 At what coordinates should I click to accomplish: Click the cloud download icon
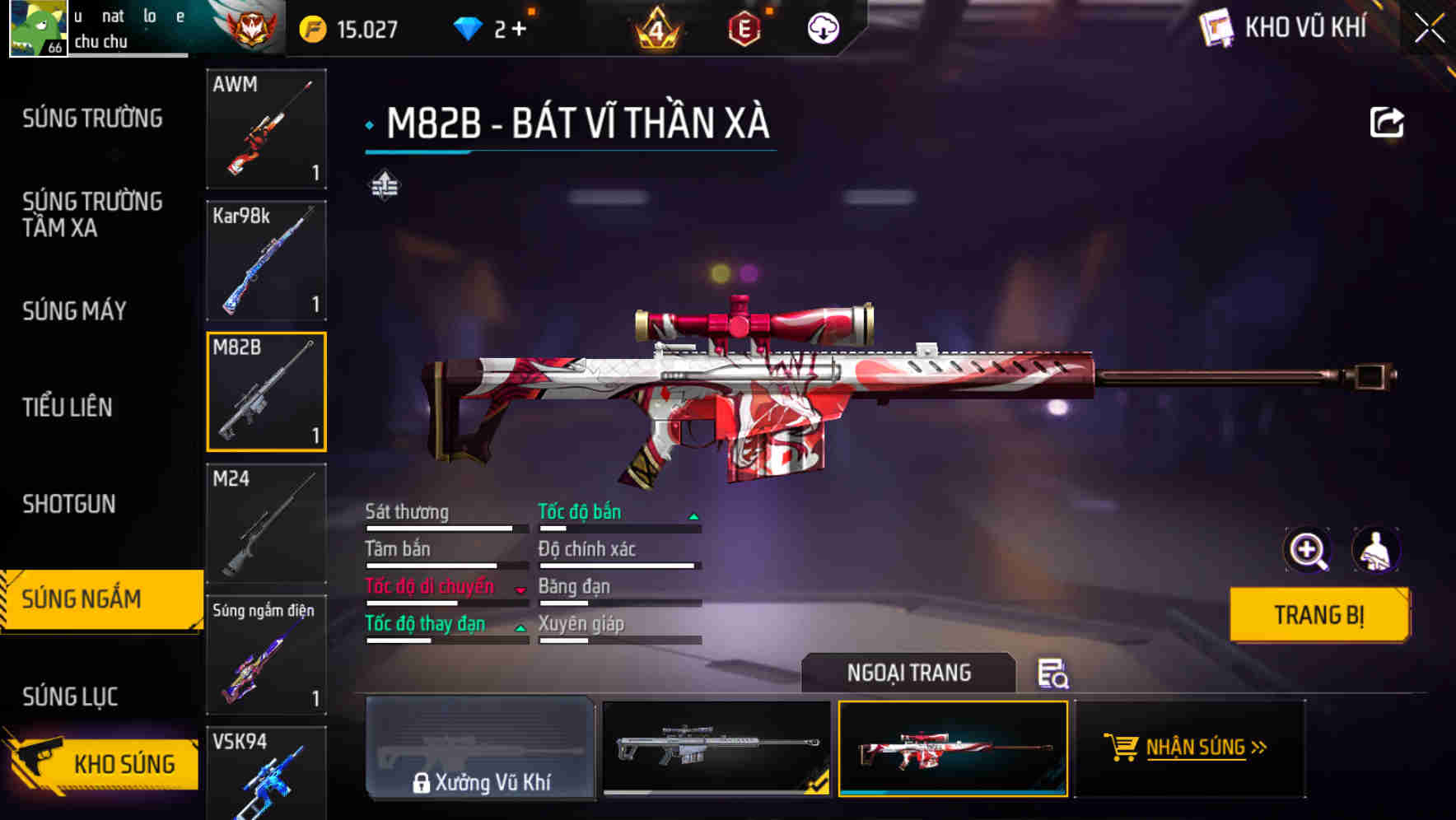click(x=822, y=27)
